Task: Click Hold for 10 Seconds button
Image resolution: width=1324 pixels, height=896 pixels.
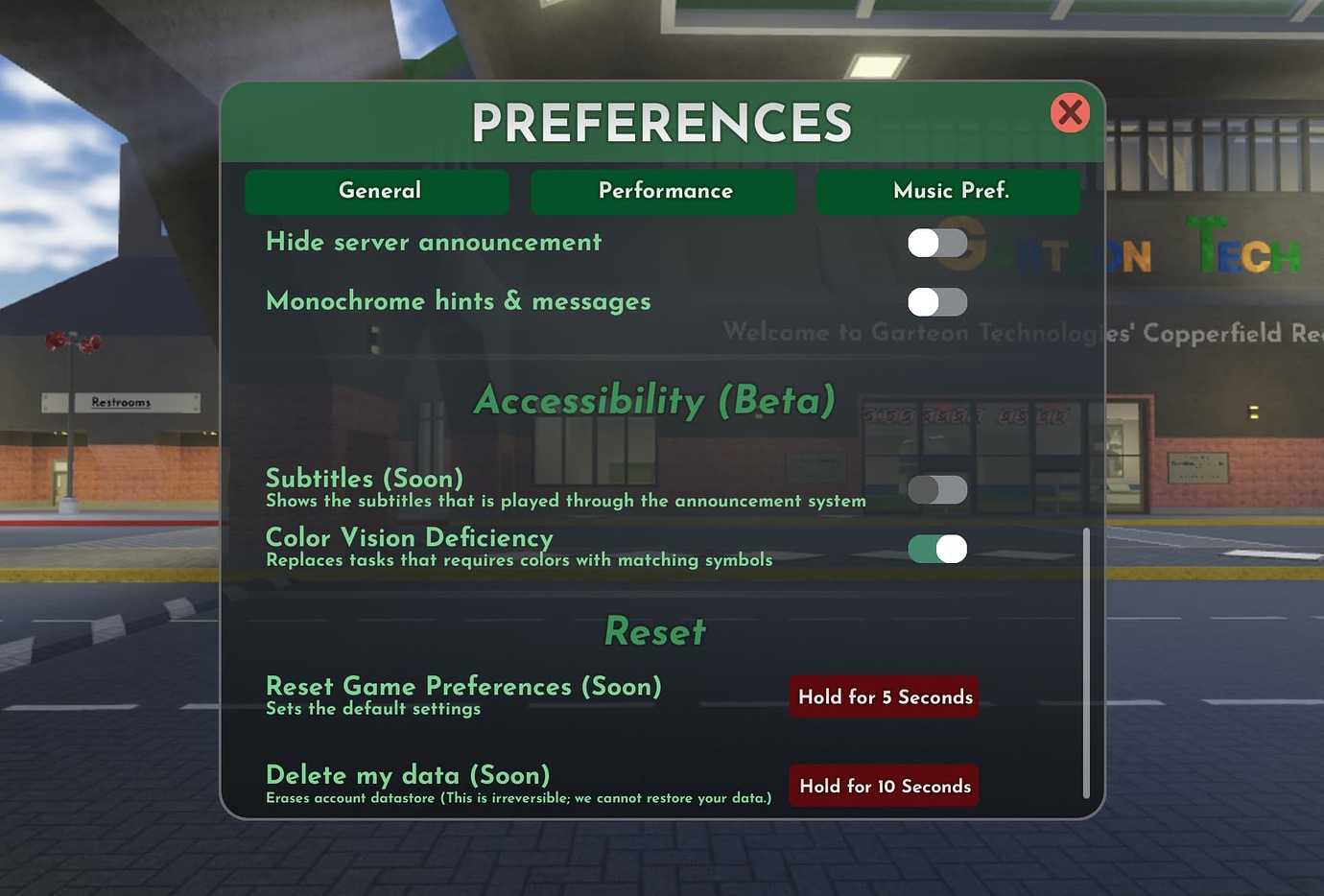Action: coord(883,786)
